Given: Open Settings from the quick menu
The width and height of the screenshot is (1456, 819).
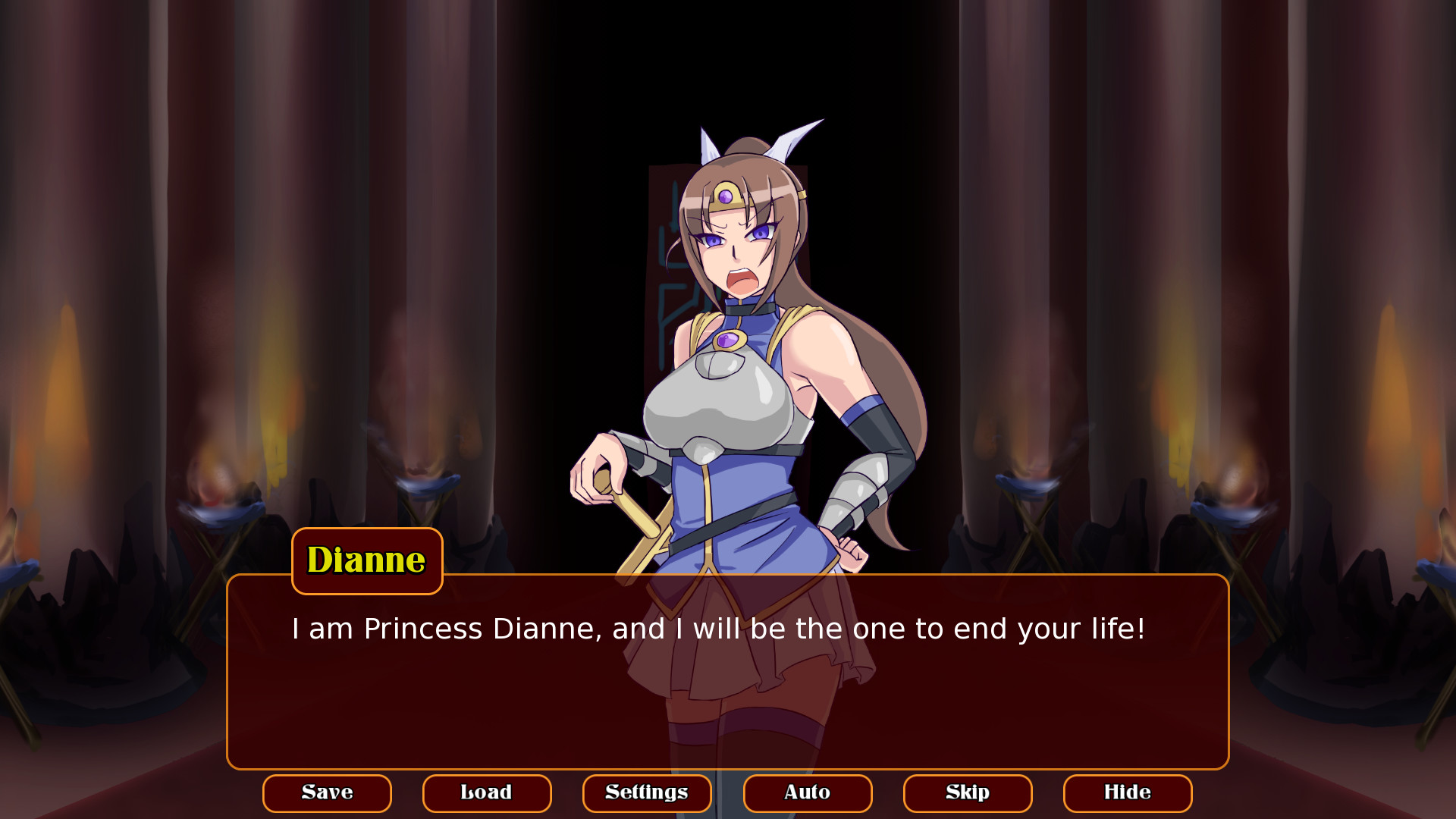Looking at the screenshot, I should point(646,792).
